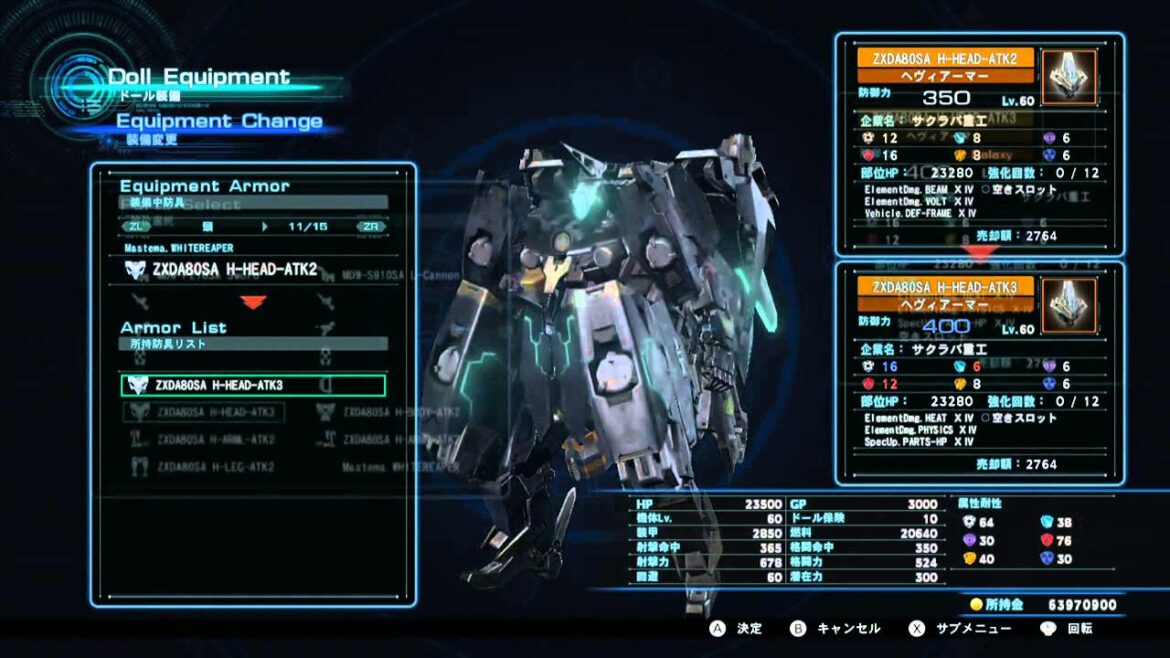Select ZXDA80SA H-HEAD-ATK3 in the Armor List
This screenshot has height=658, width=1170.
tap(252, 385)
